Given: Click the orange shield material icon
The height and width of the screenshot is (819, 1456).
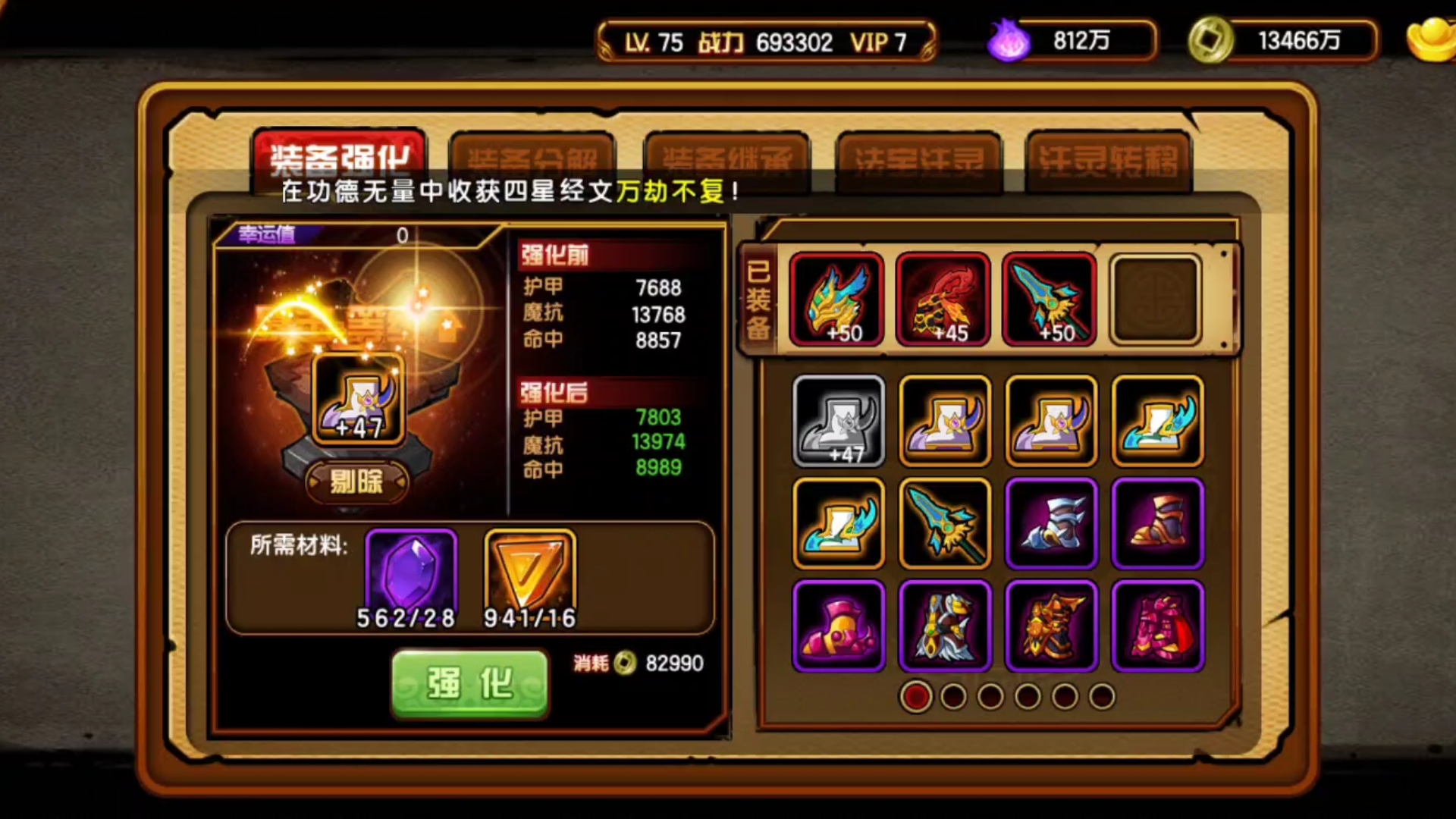Looking at the screenshot, I should click(530, 573).
